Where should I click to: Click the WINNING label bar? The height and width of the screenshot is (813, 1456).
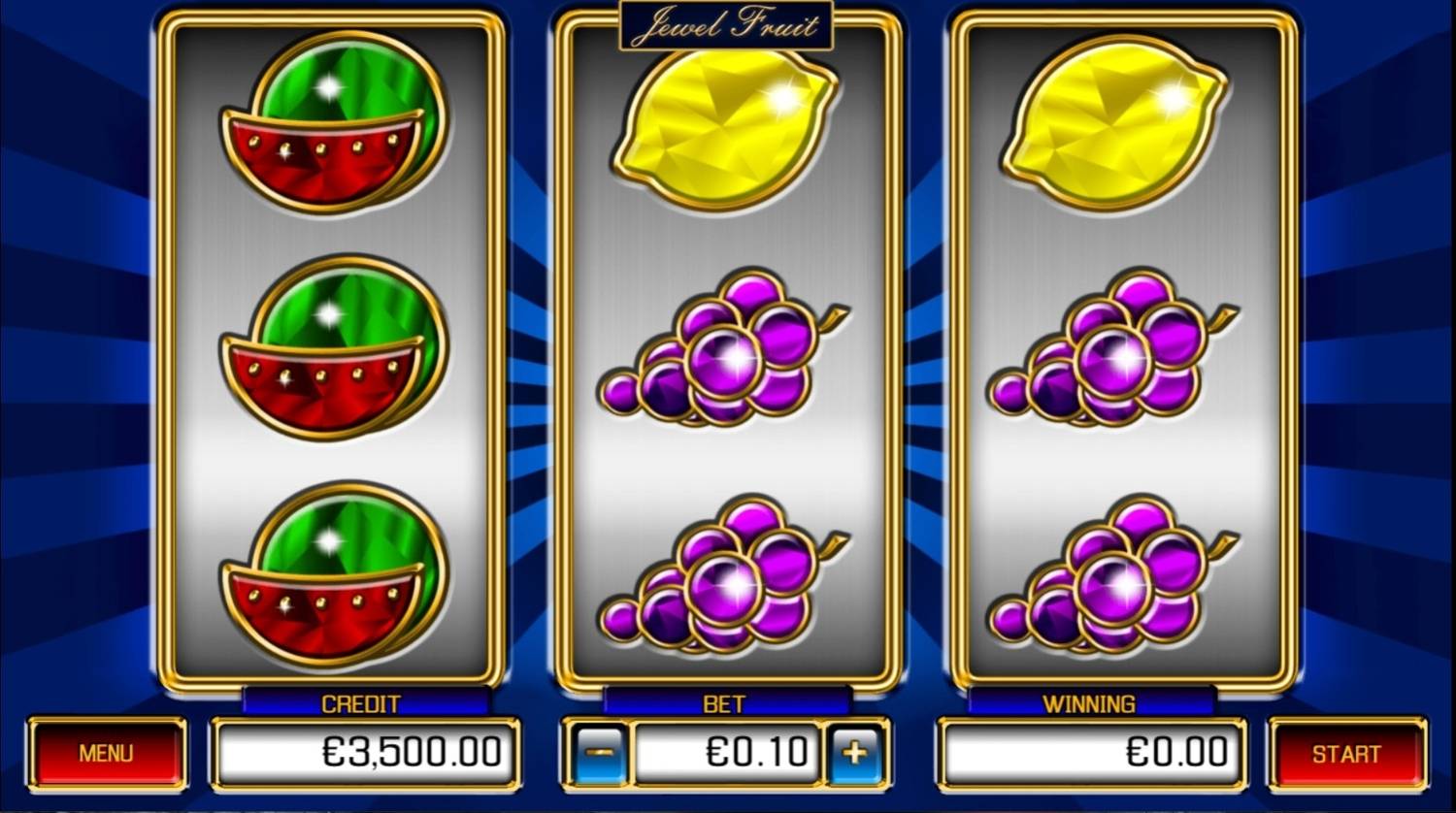point(1091,702)
